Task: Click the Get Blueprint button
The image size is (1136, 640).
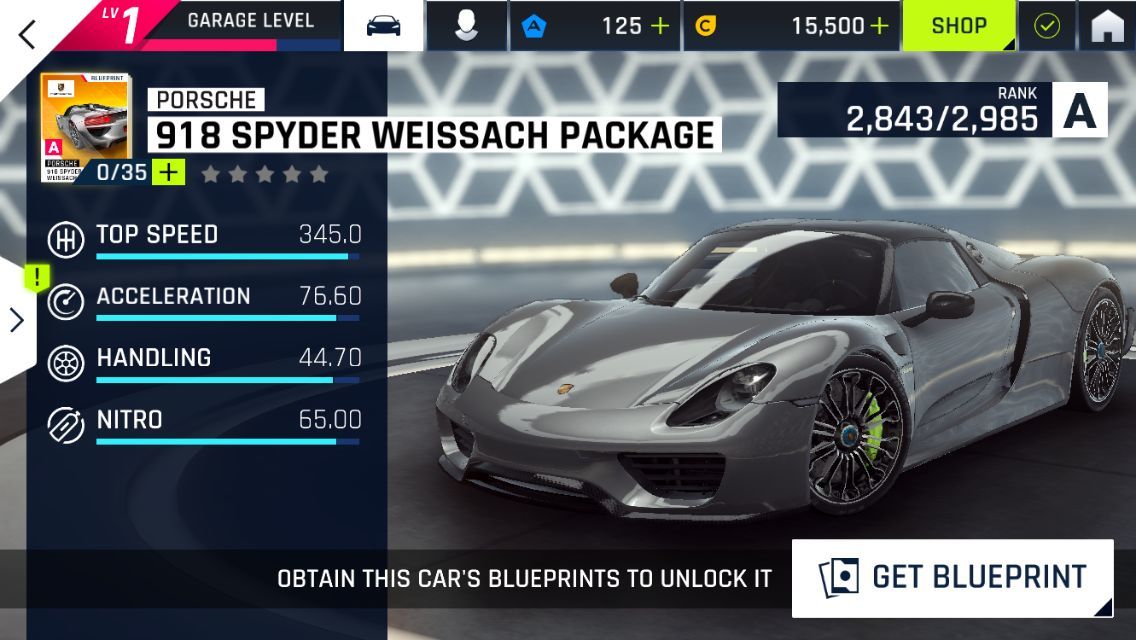Action: (952, 578)
